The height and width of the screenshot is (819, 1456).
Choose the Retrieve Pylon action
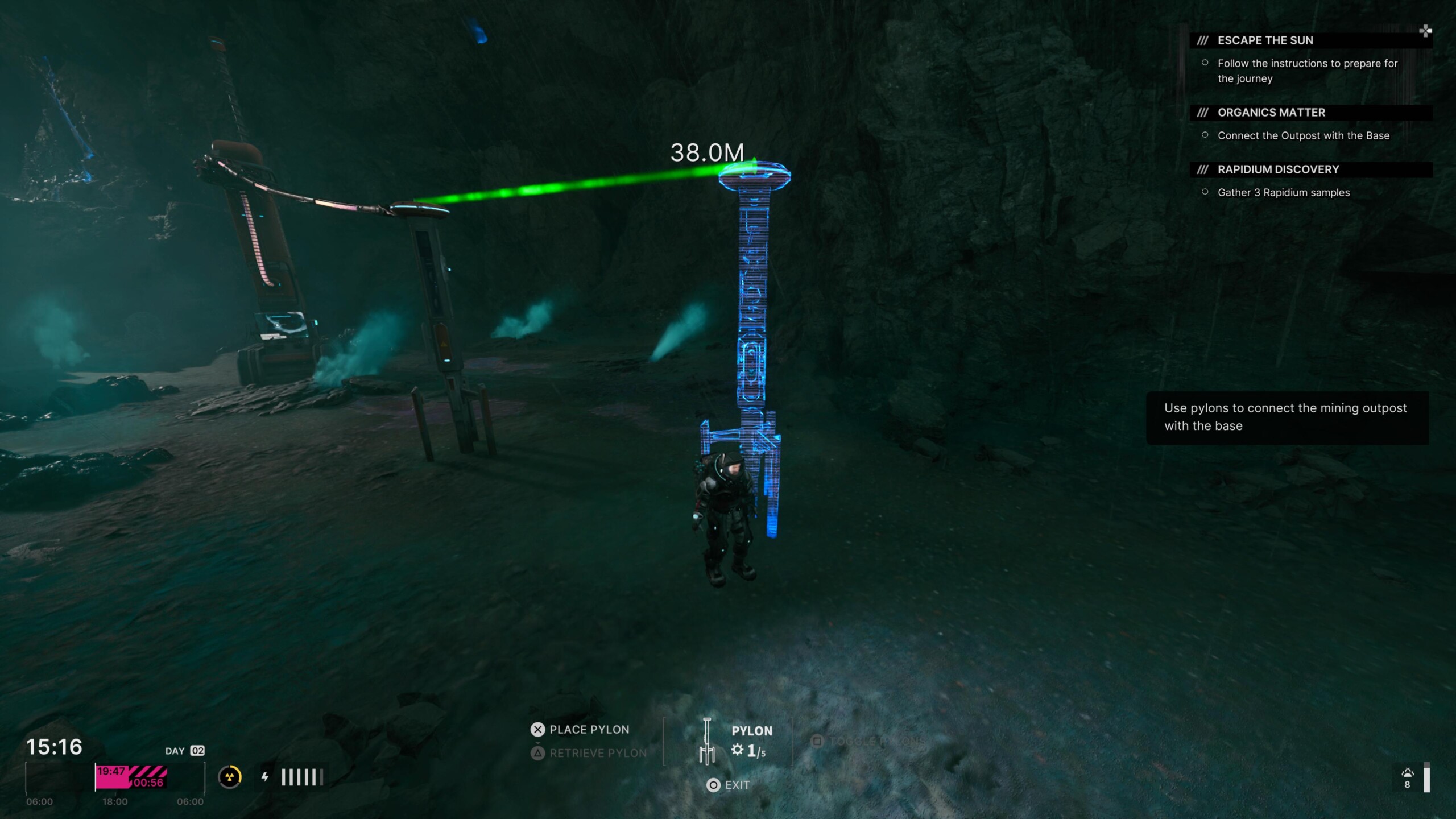pos(589,753)
